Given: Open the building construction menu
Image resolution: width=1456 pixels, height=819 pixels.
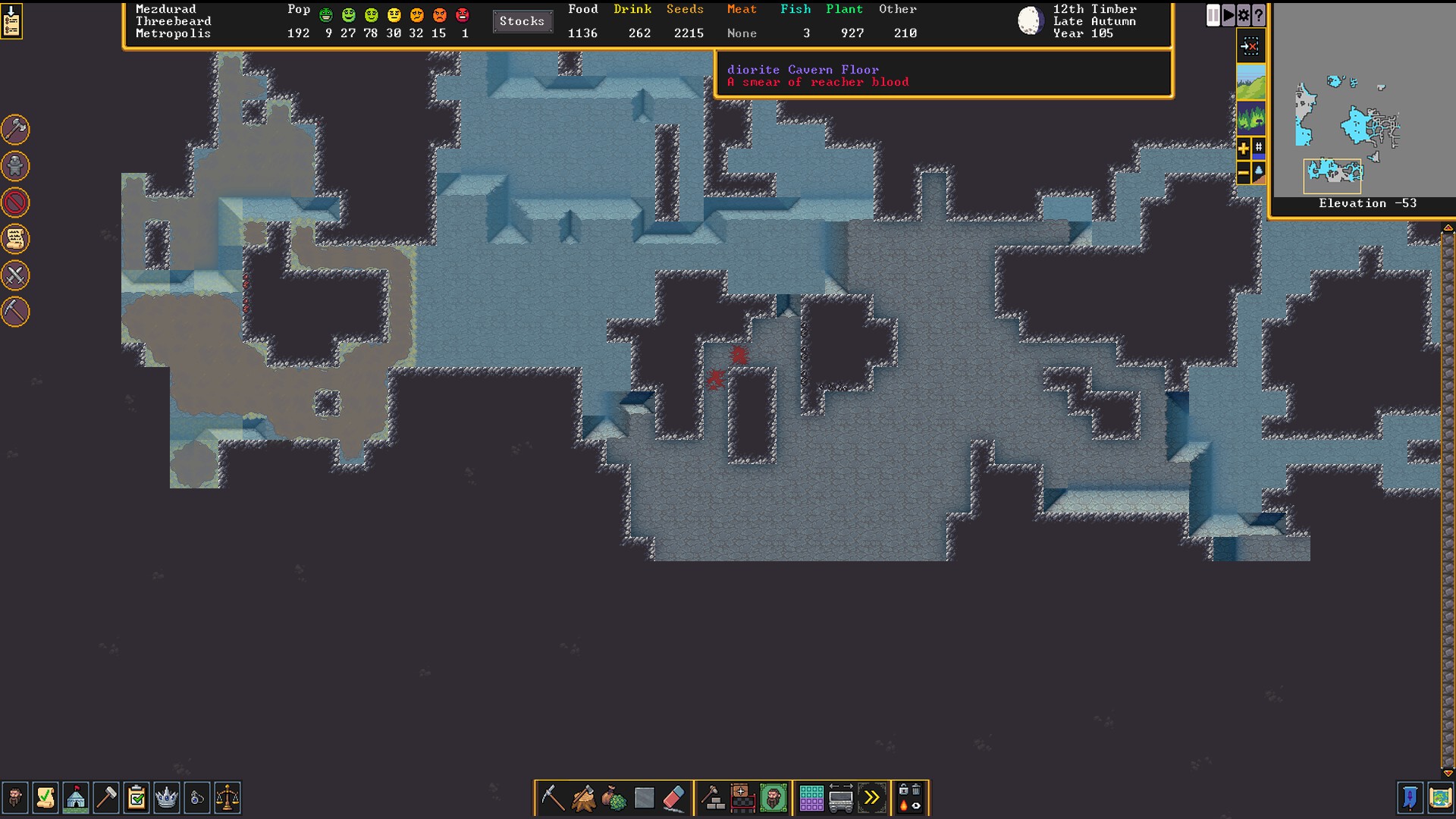Looking at the screenshot, I should tap(712, 798).
